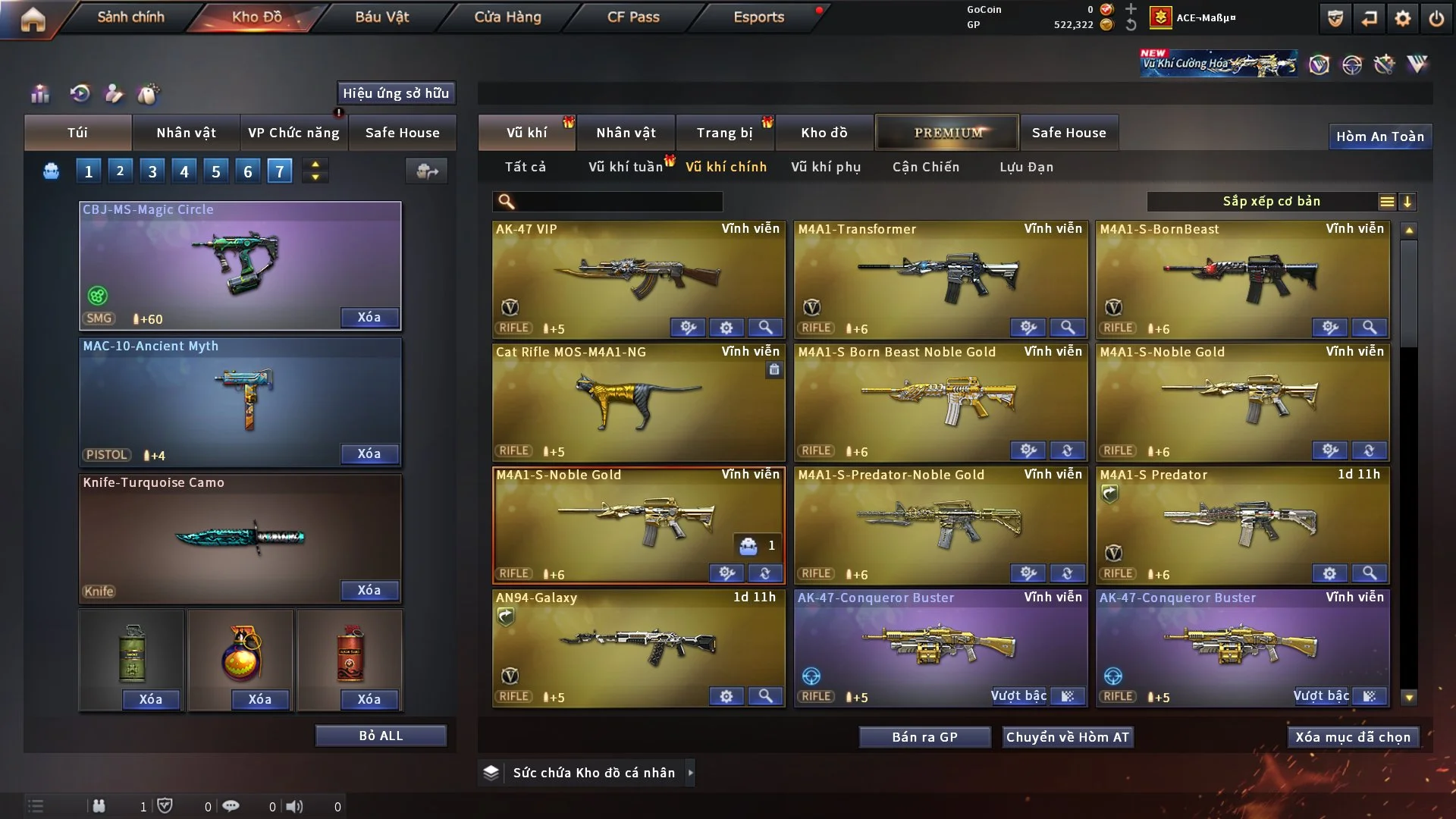
Task: Select the Nhân vật inventory category tab
Action: pos(626,133)
